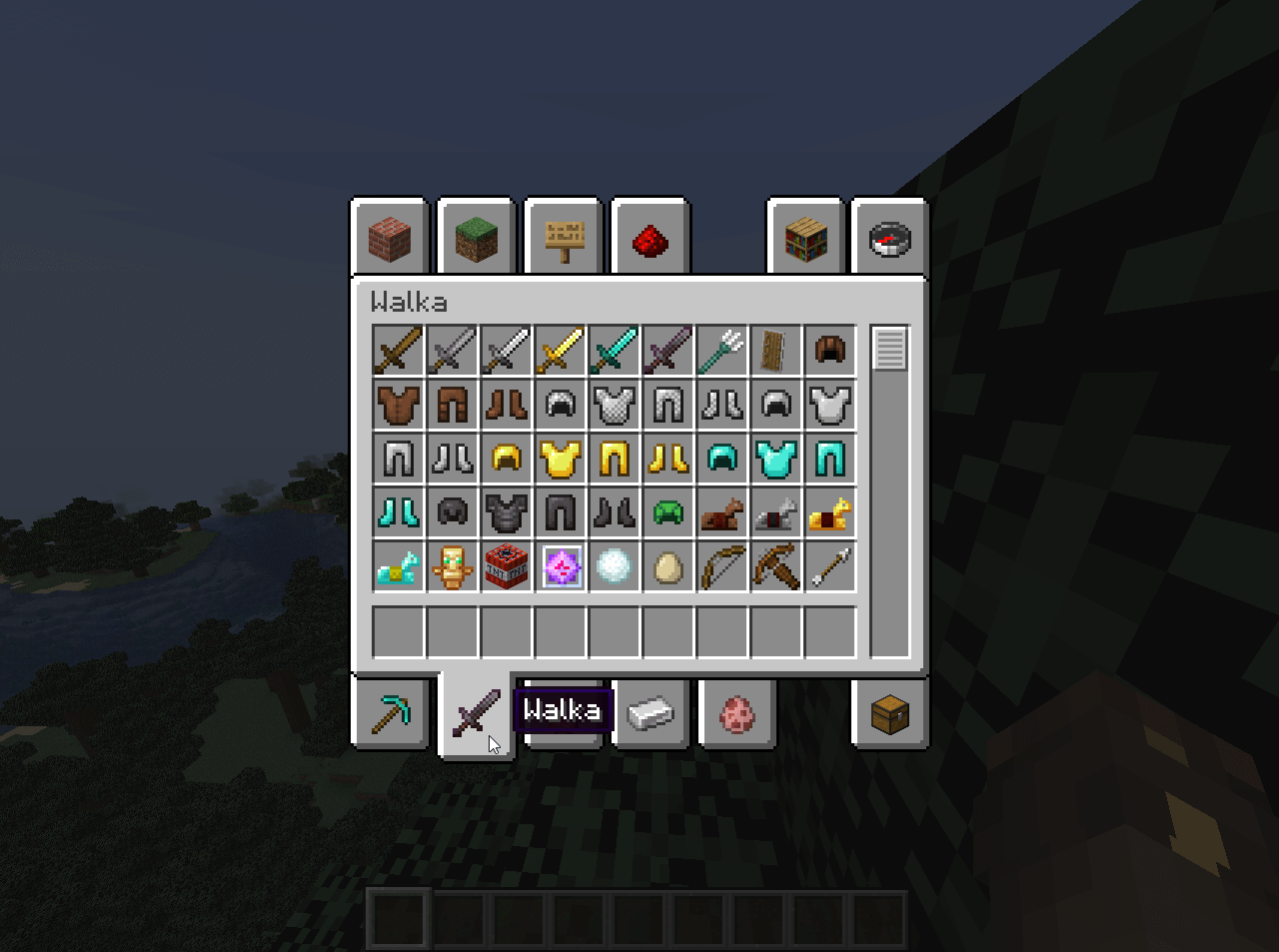Open the compass search tab
1279x952 pixels.
[x=890, y=238]
